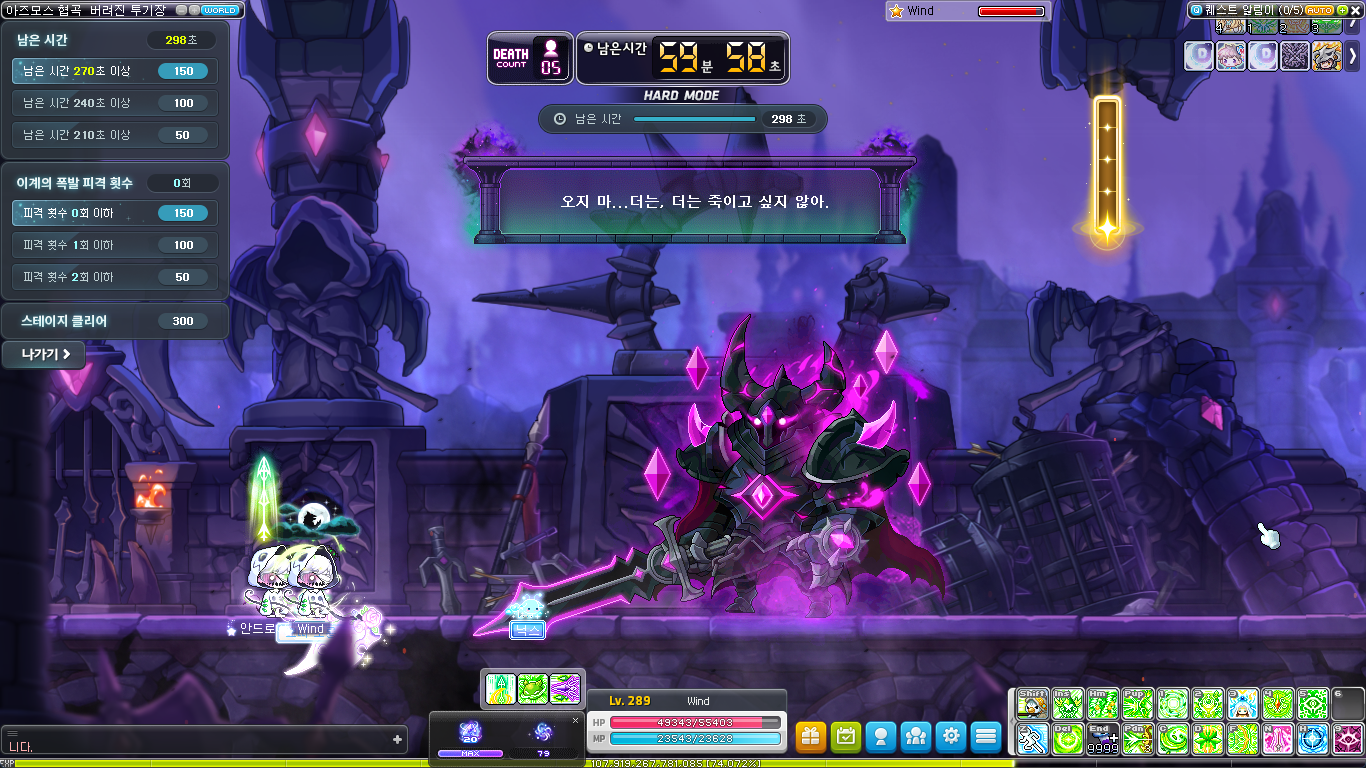Click the 나가기 exit button

point(44,354)
